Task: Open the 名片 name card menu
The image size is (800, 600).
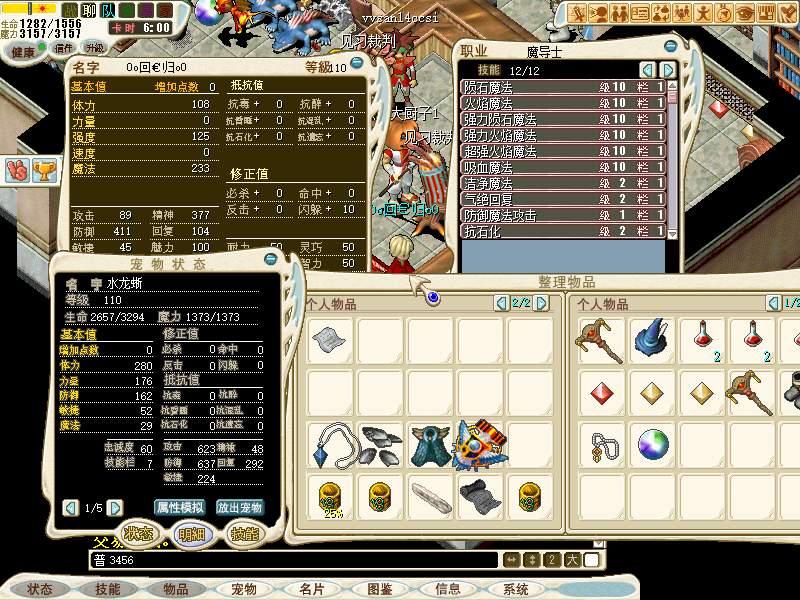Action: point(312,589)
